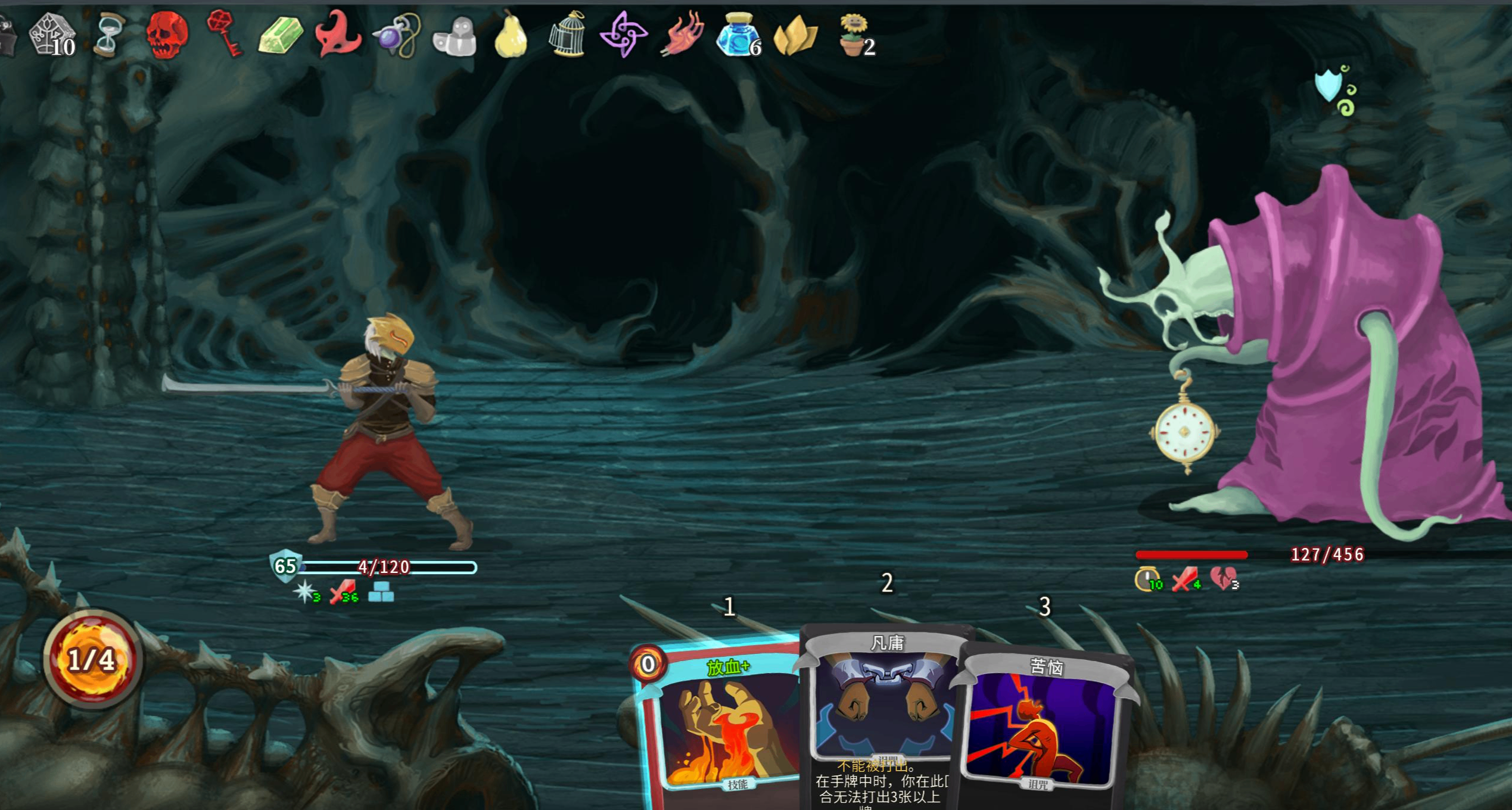Screen dimensions: 1512x810
Task: Inspect the potted sunflower relic
Action: (853, 35)
